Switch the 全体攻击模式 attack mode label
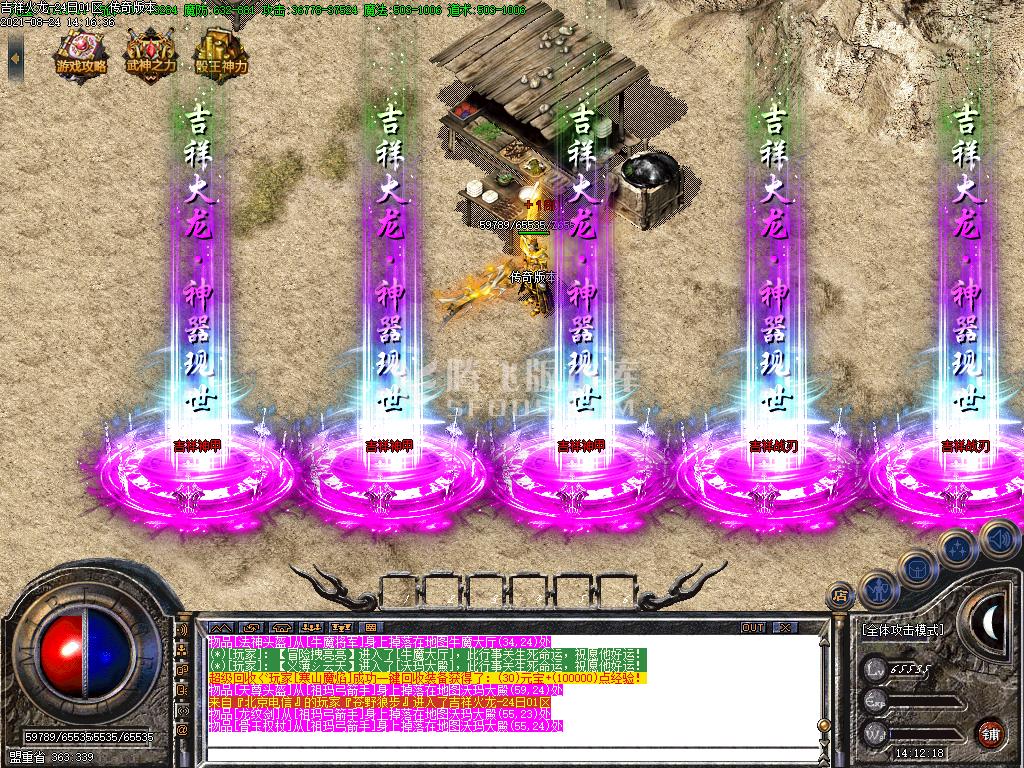This screenshot has width=1024, height=768. tap(901, 631)
